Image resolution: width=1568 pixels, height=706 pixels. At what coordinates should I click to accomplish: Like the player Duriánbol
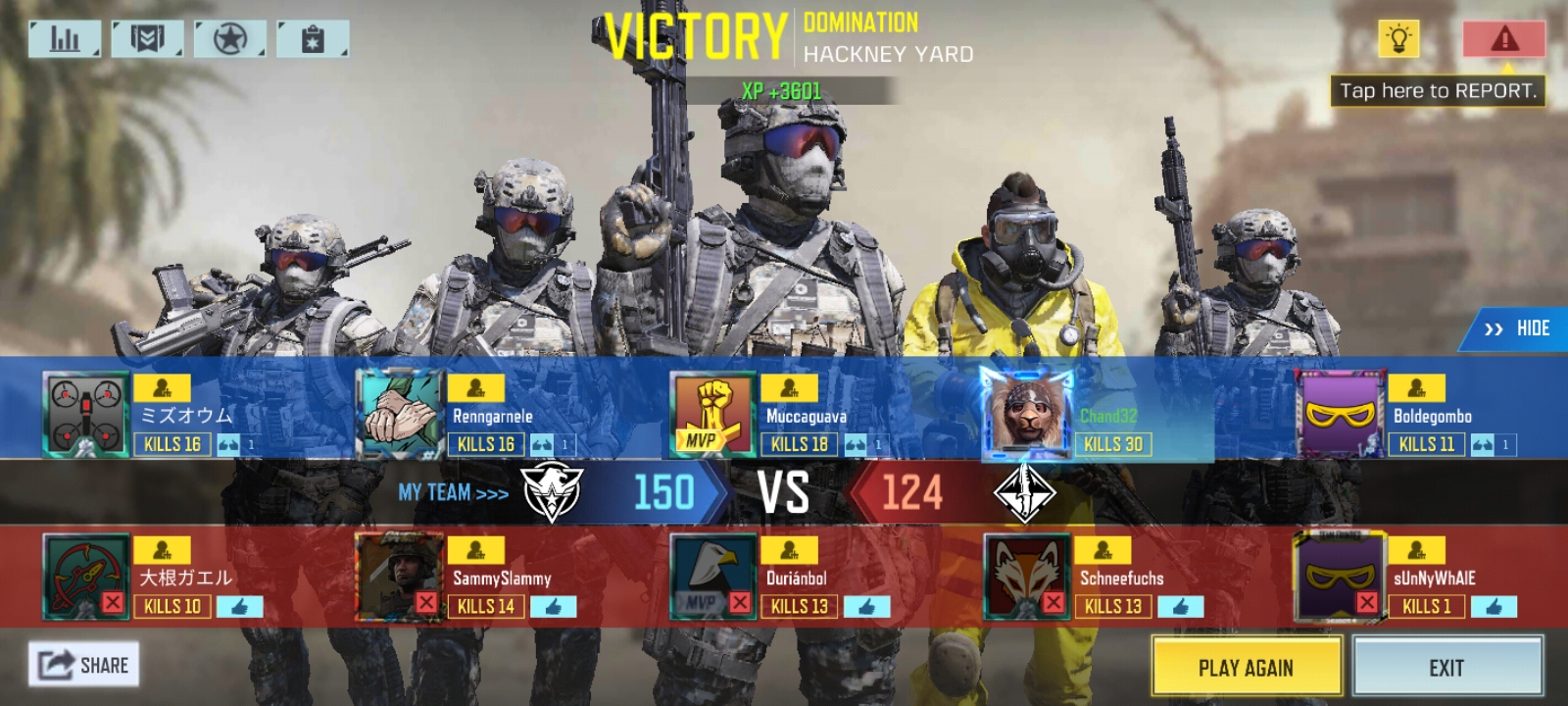click(x=866, y=607)
